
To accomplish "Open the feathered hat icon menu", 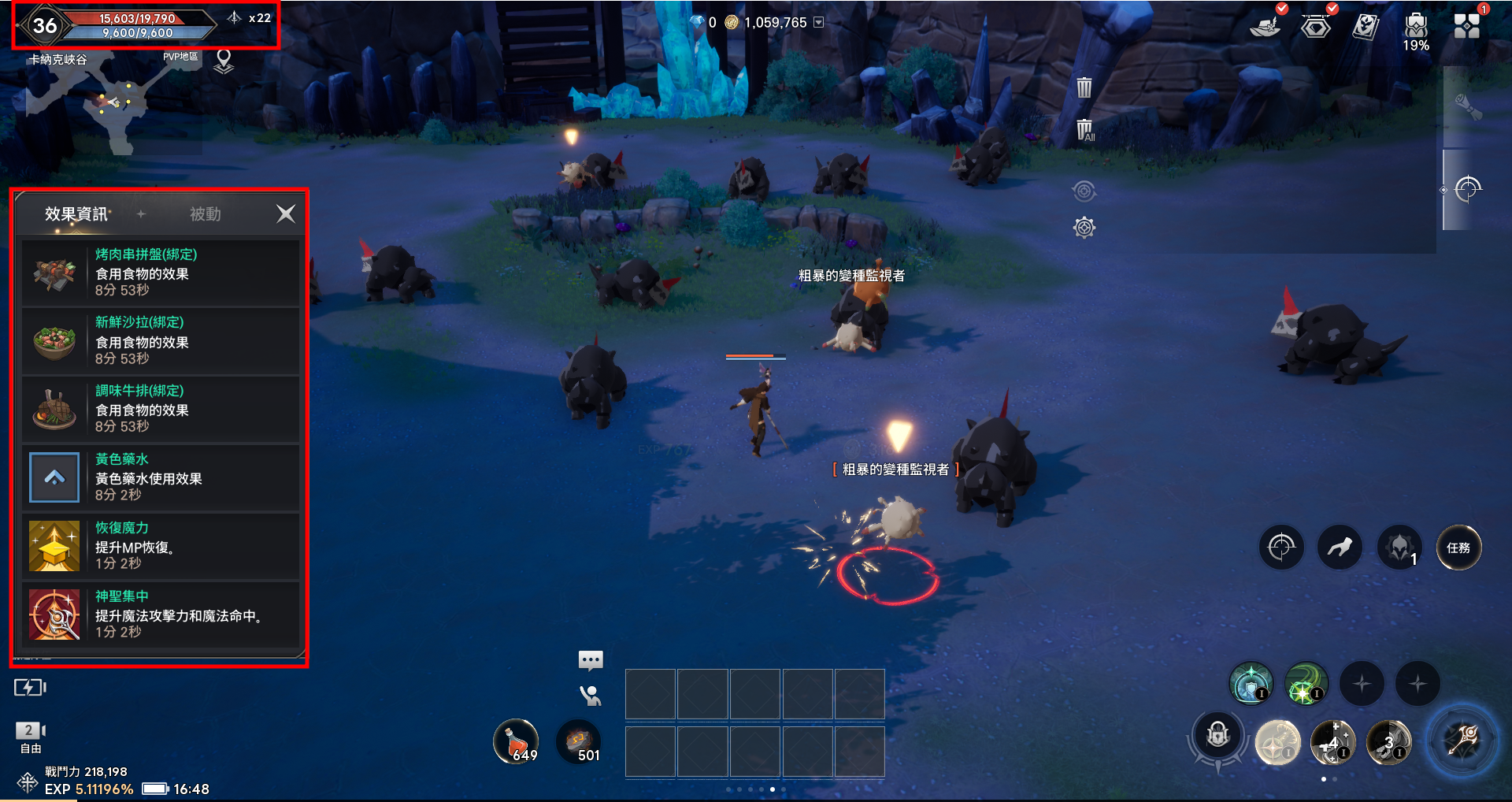I will click(x=1264, y=27).
